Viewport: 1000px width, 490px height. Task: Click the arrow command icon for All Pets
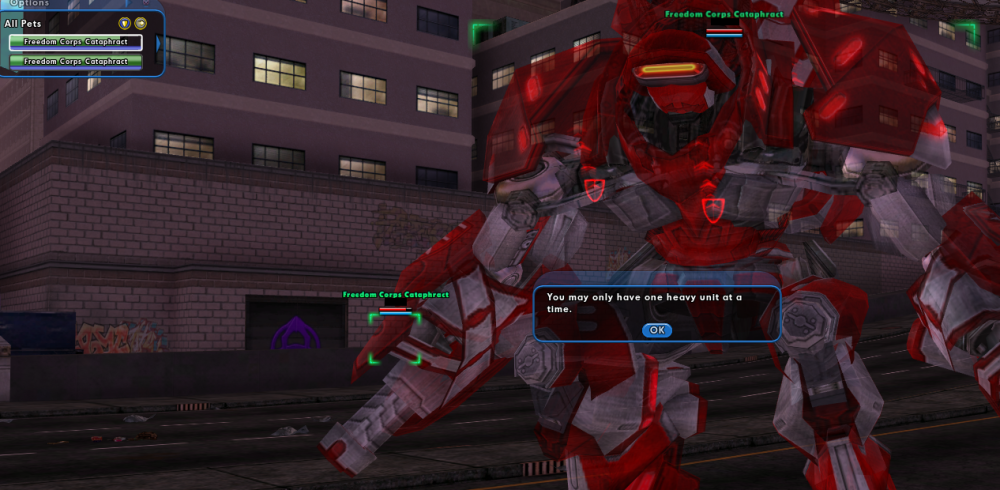pos(141,23)
